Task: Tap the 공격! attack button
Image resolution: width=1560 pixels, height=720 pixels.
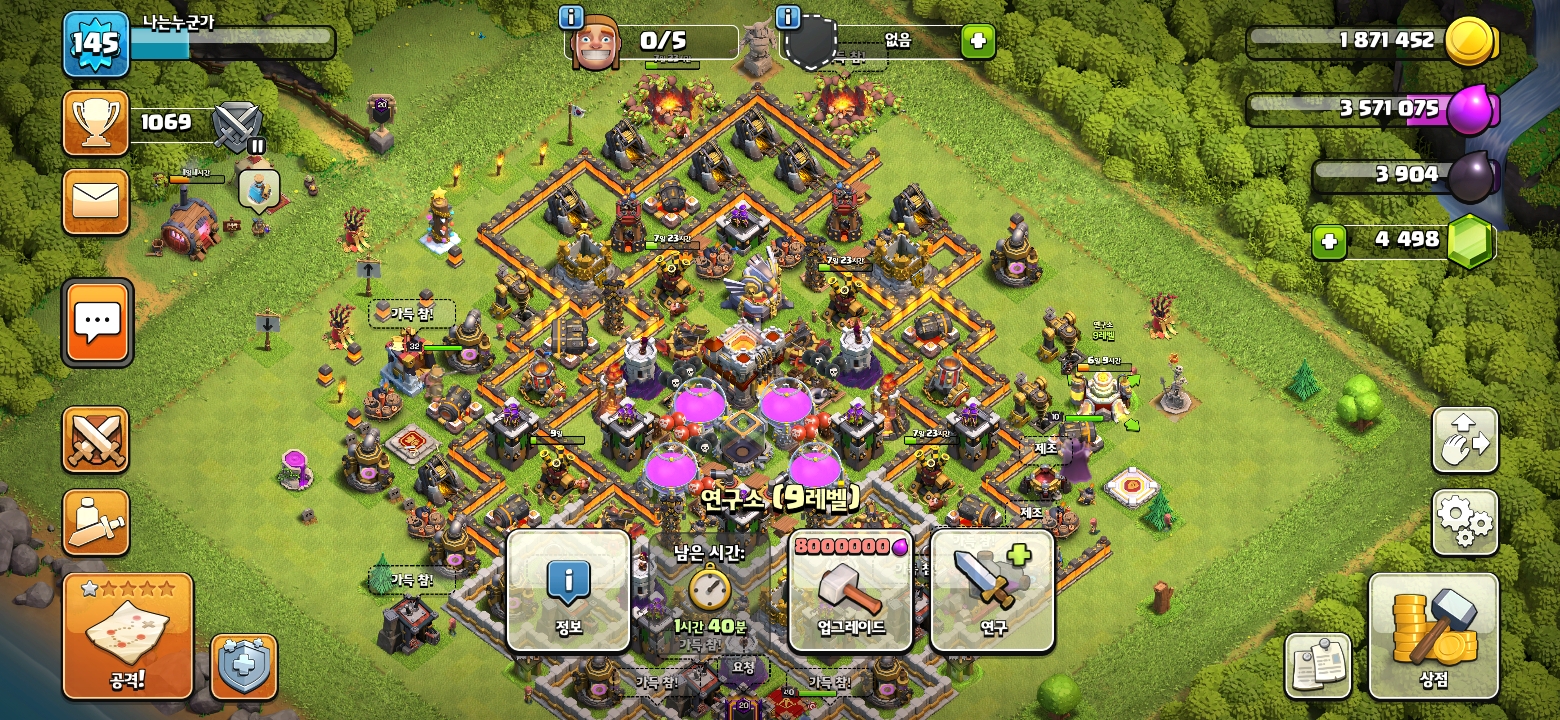Action: click(127, 636)
